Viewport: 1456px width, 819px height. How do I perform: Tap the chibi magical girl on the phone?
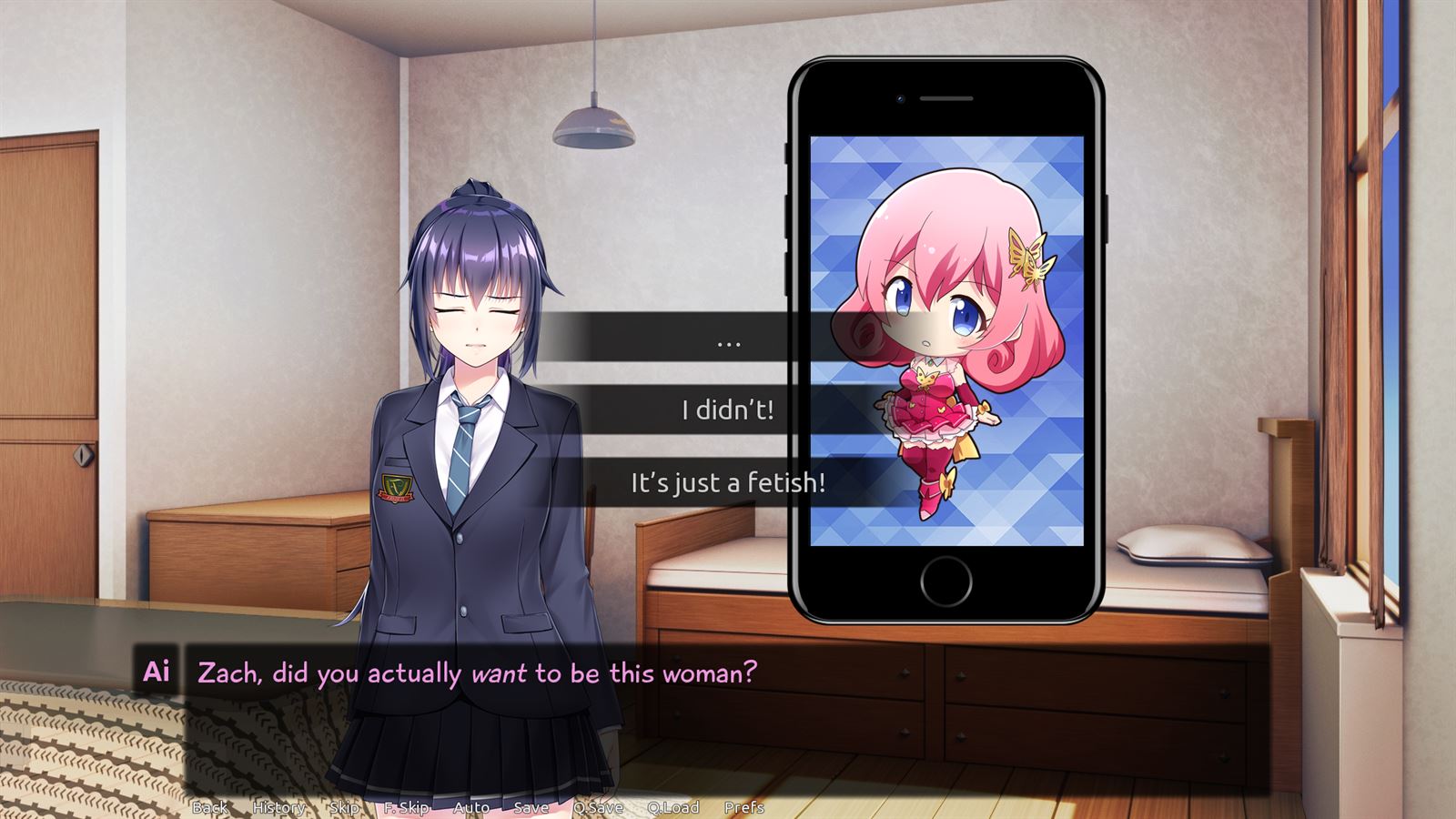click(946, 346)
